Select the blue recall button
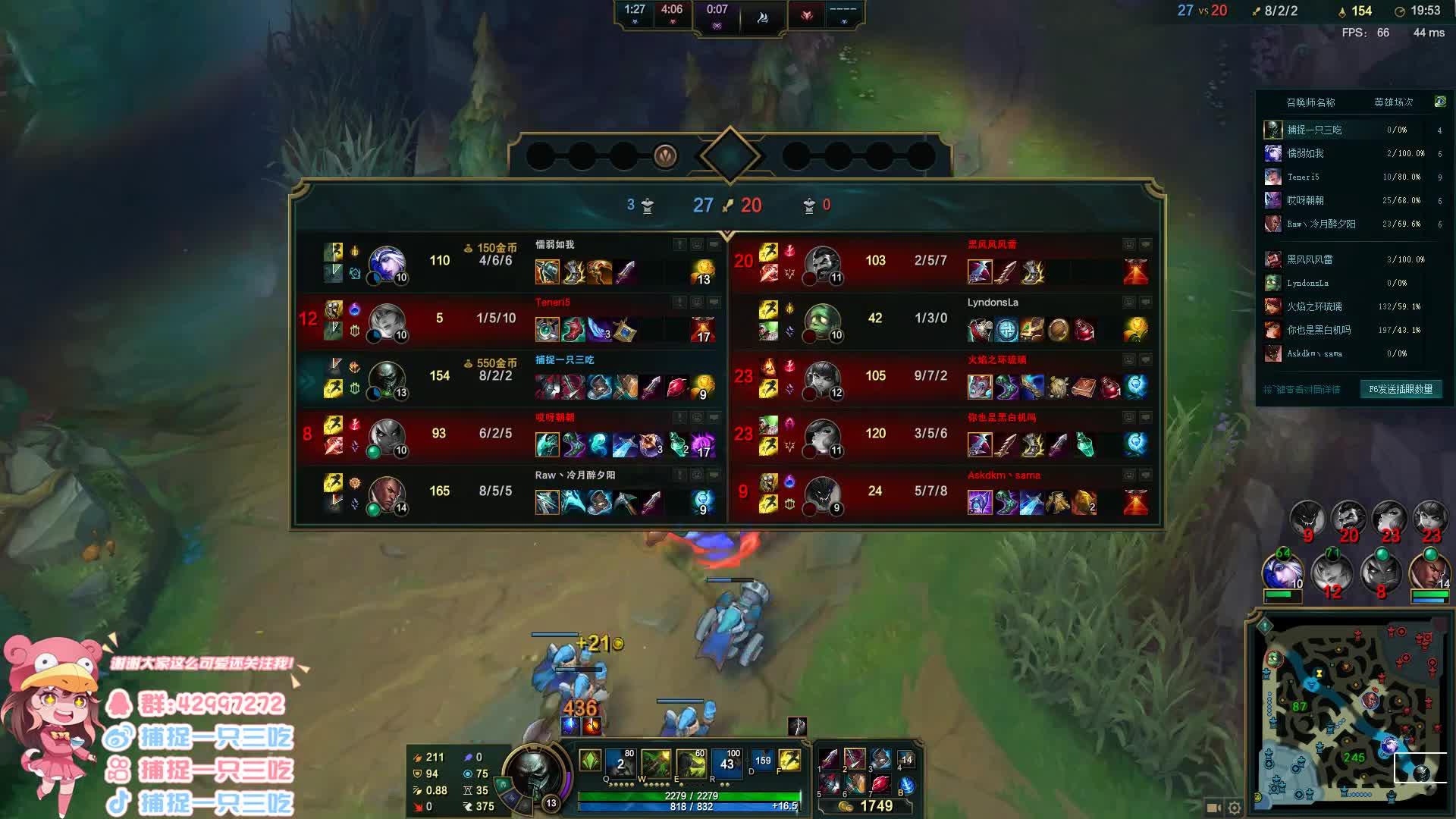Screen dimensions: 1456x819 [905, 785]
